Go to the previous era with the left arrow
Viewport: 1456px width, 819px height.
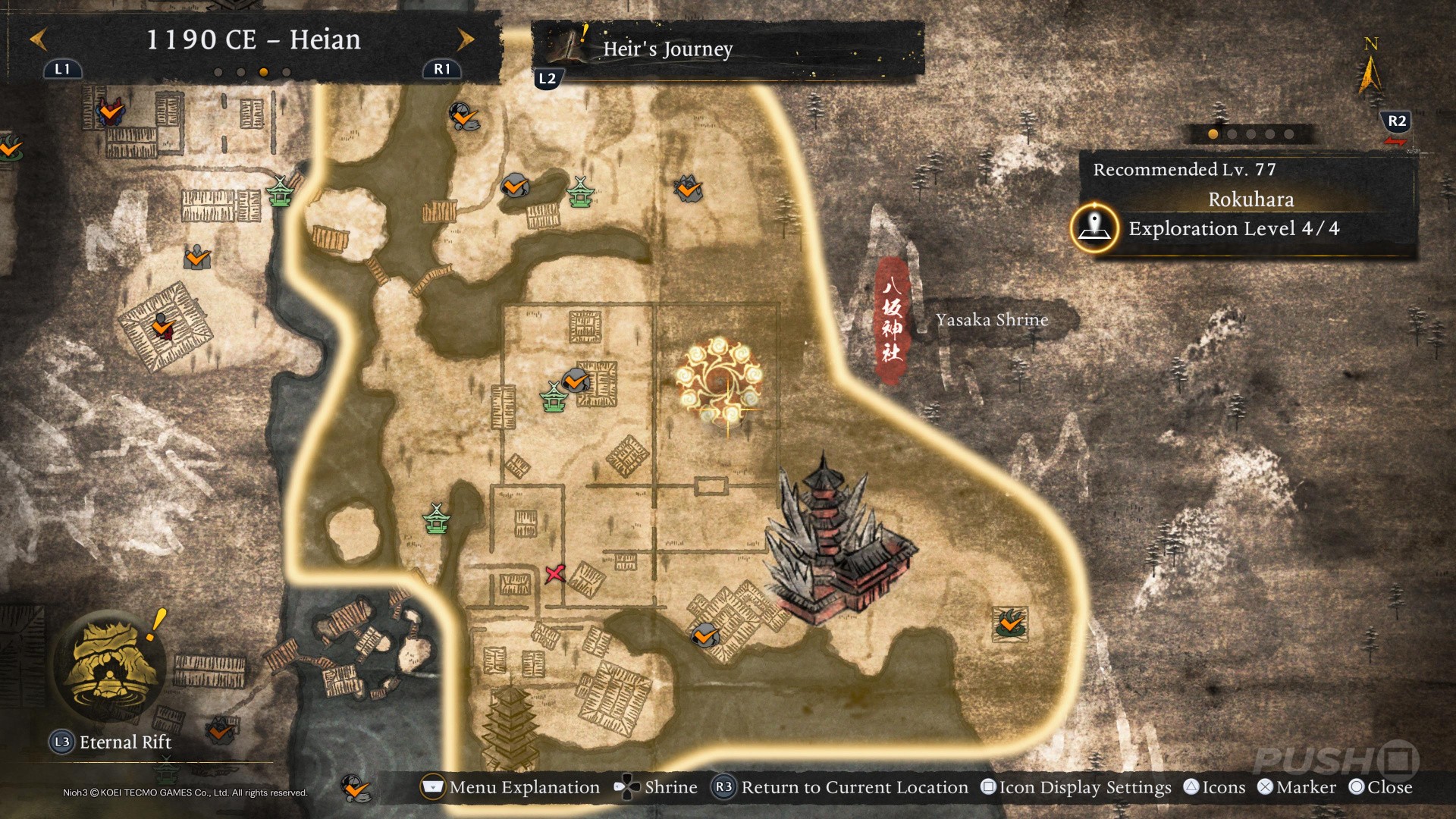coord(39,39)
